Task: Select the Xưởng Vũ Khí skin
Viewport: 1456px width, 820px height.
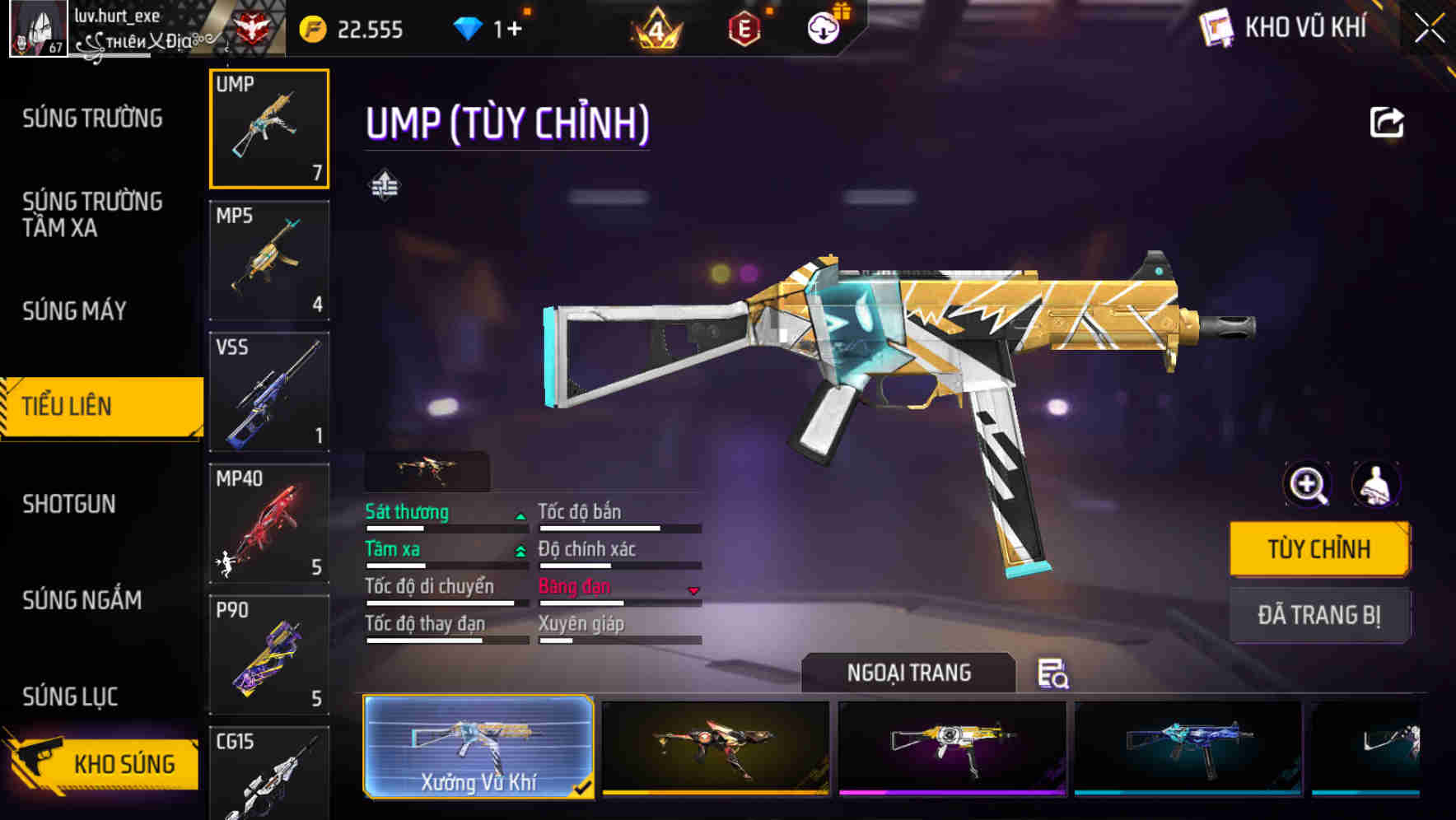Action: pyautogui.click(x=478, y=747)
